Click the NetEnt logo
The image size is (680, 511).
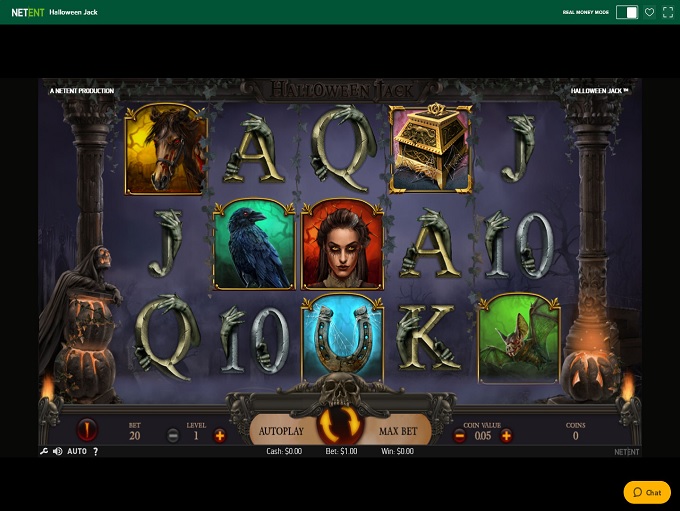[27, 13]
